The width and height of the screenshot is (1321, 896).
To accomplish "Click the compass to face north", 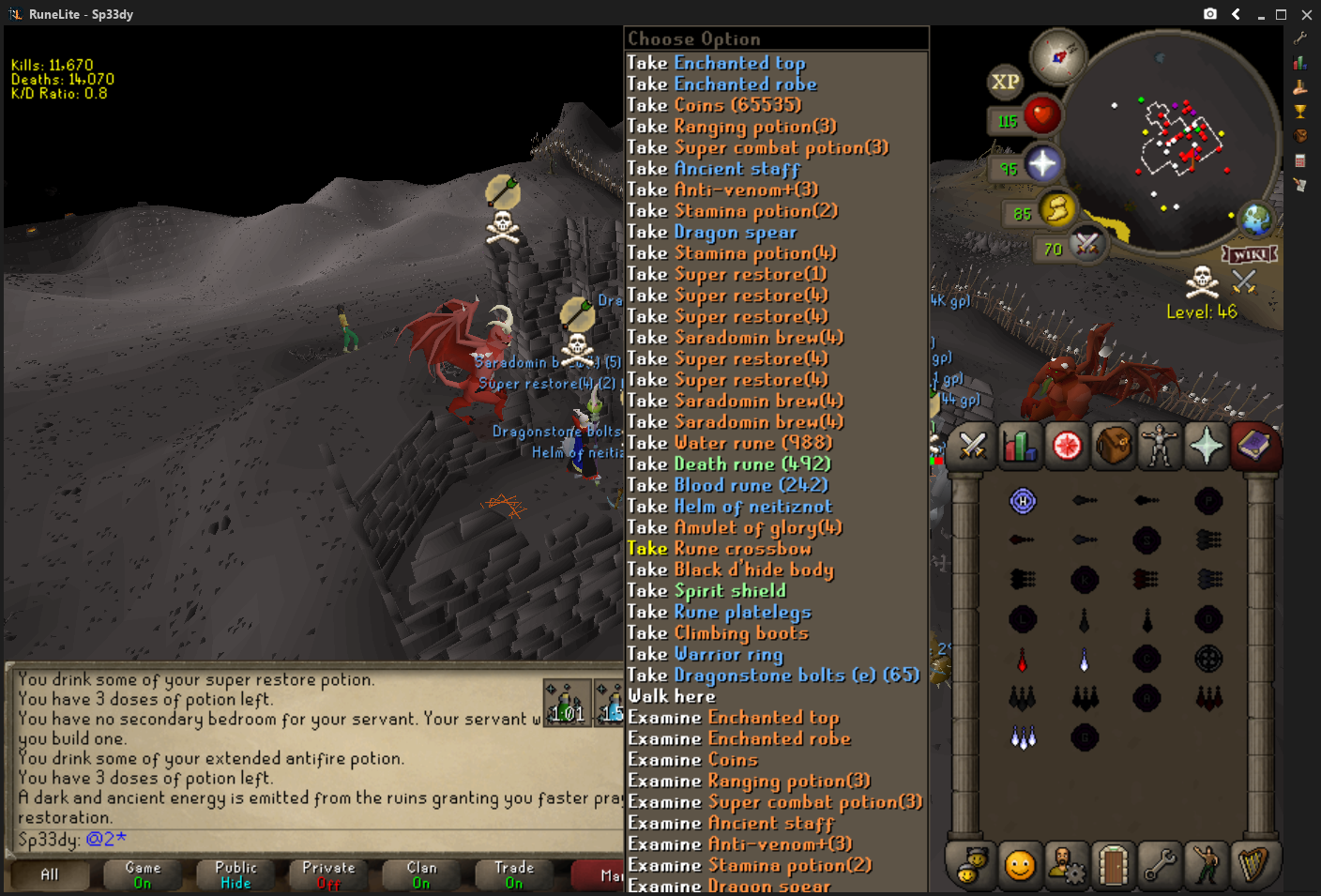I will 1058,56.
